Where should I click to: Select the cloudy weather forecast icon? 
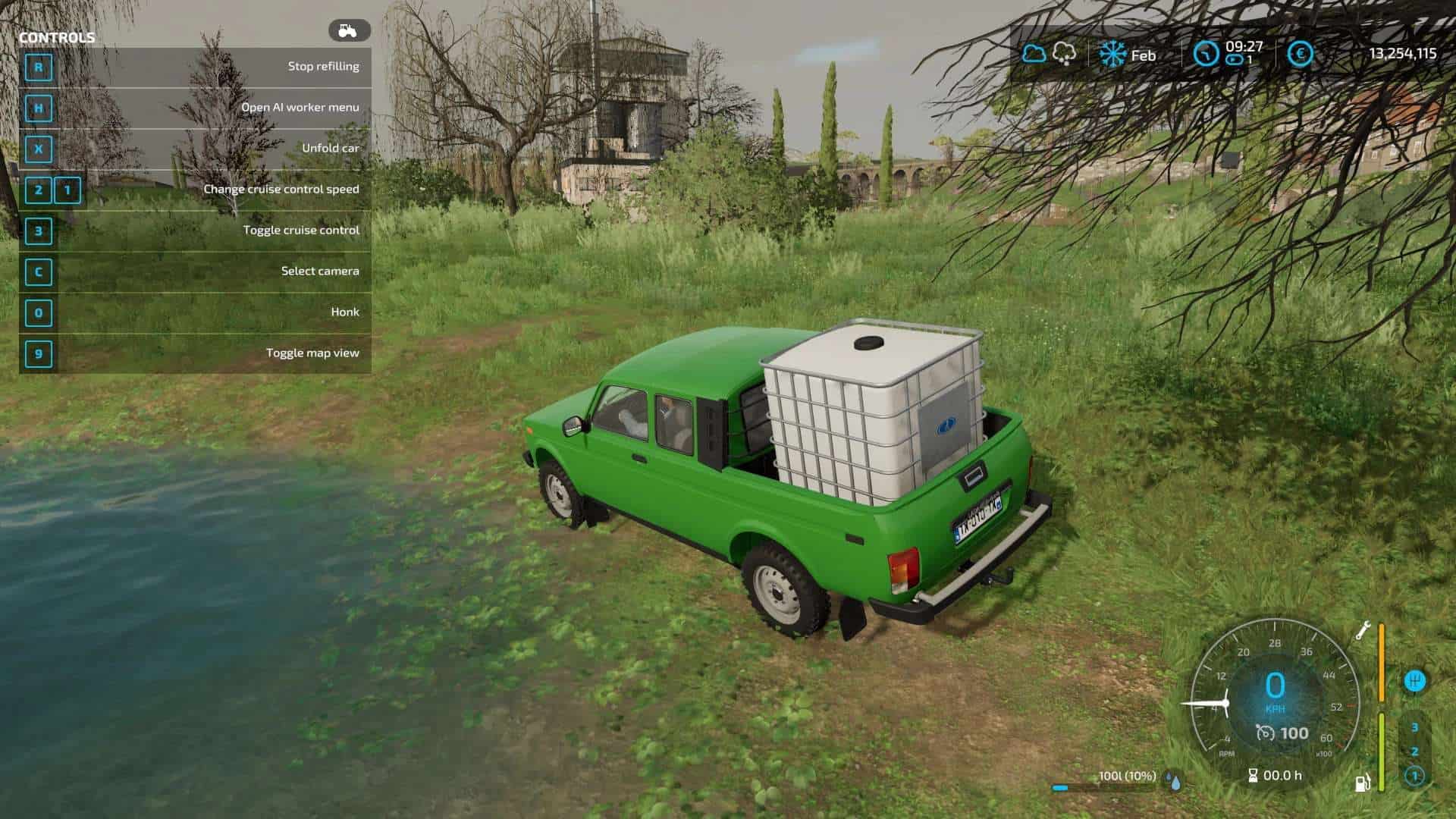[x=1034, y=54]
